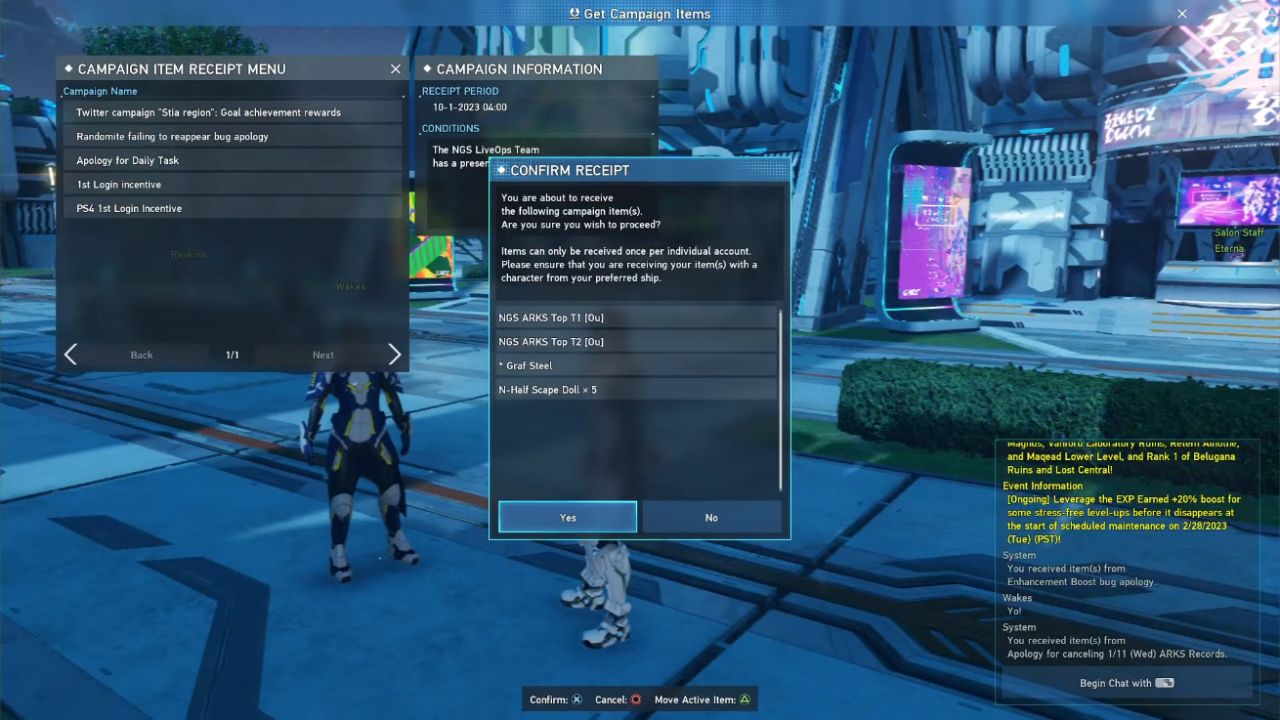This screenshot has width=1280, height=720.
Task: Select the NGS ARKS Top T1 [Ou] item
Action: [x=636, y=318]
